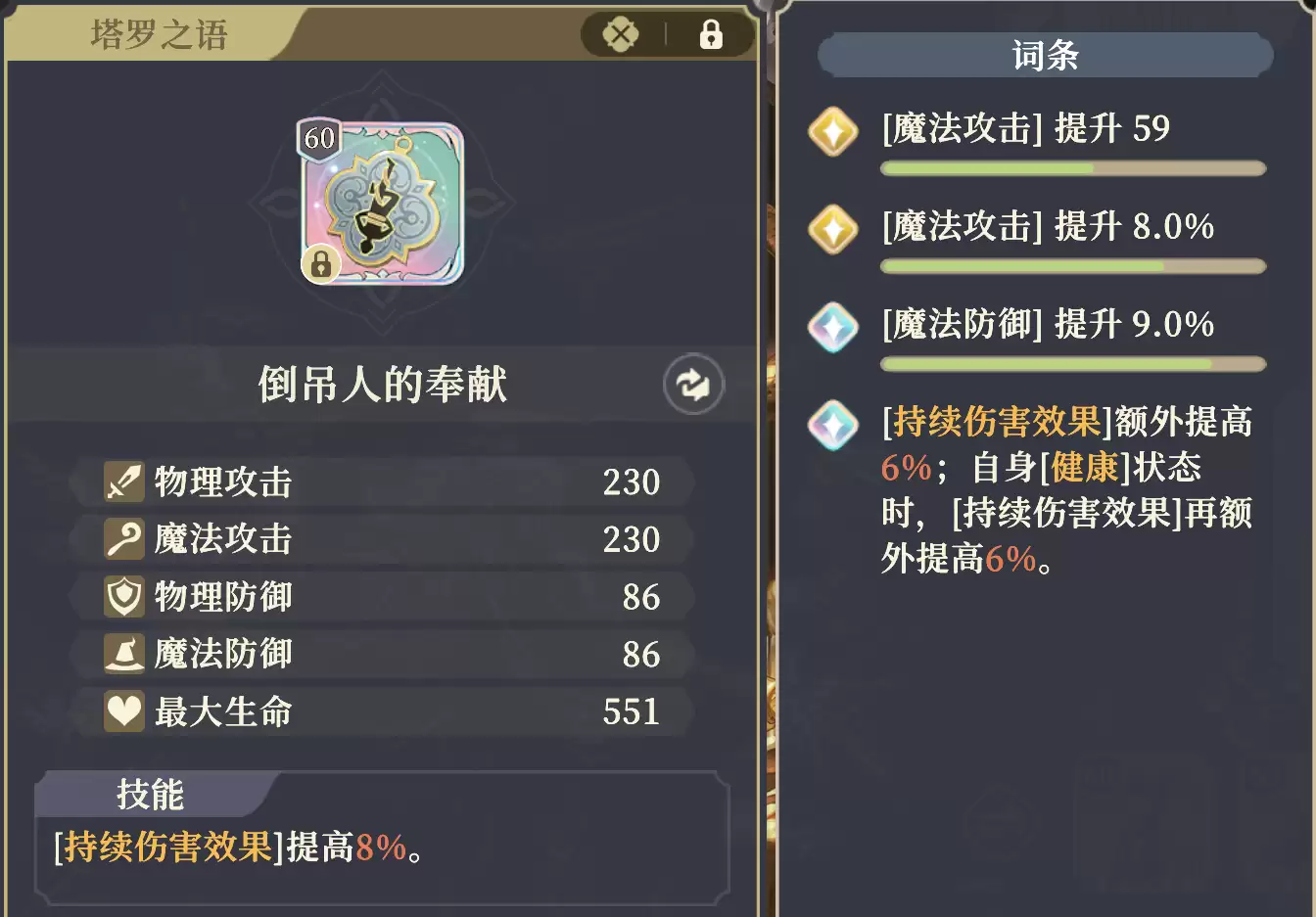Select the gold diamond beside 魔法攻击 提升 8.0%
This screenshot has width=1316, height=917.
click(832, 228)
